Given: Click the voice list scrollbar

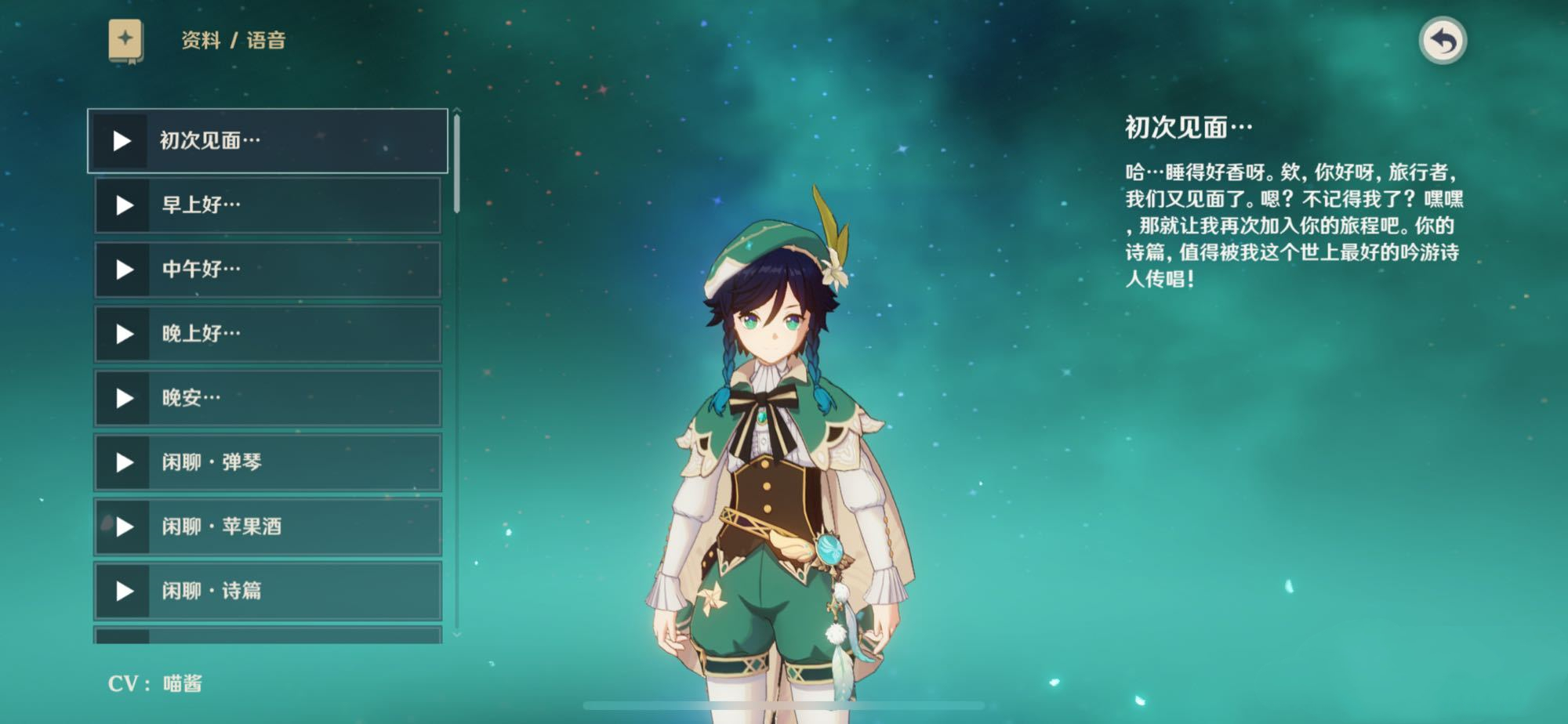Looking at the screenshot, I should (x=456, y=165).
